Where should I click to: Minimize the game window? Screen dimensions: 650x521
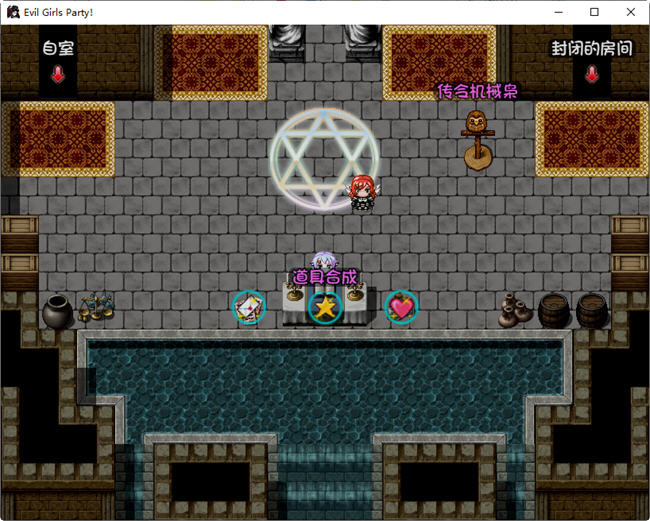click(x=559, y=12)
